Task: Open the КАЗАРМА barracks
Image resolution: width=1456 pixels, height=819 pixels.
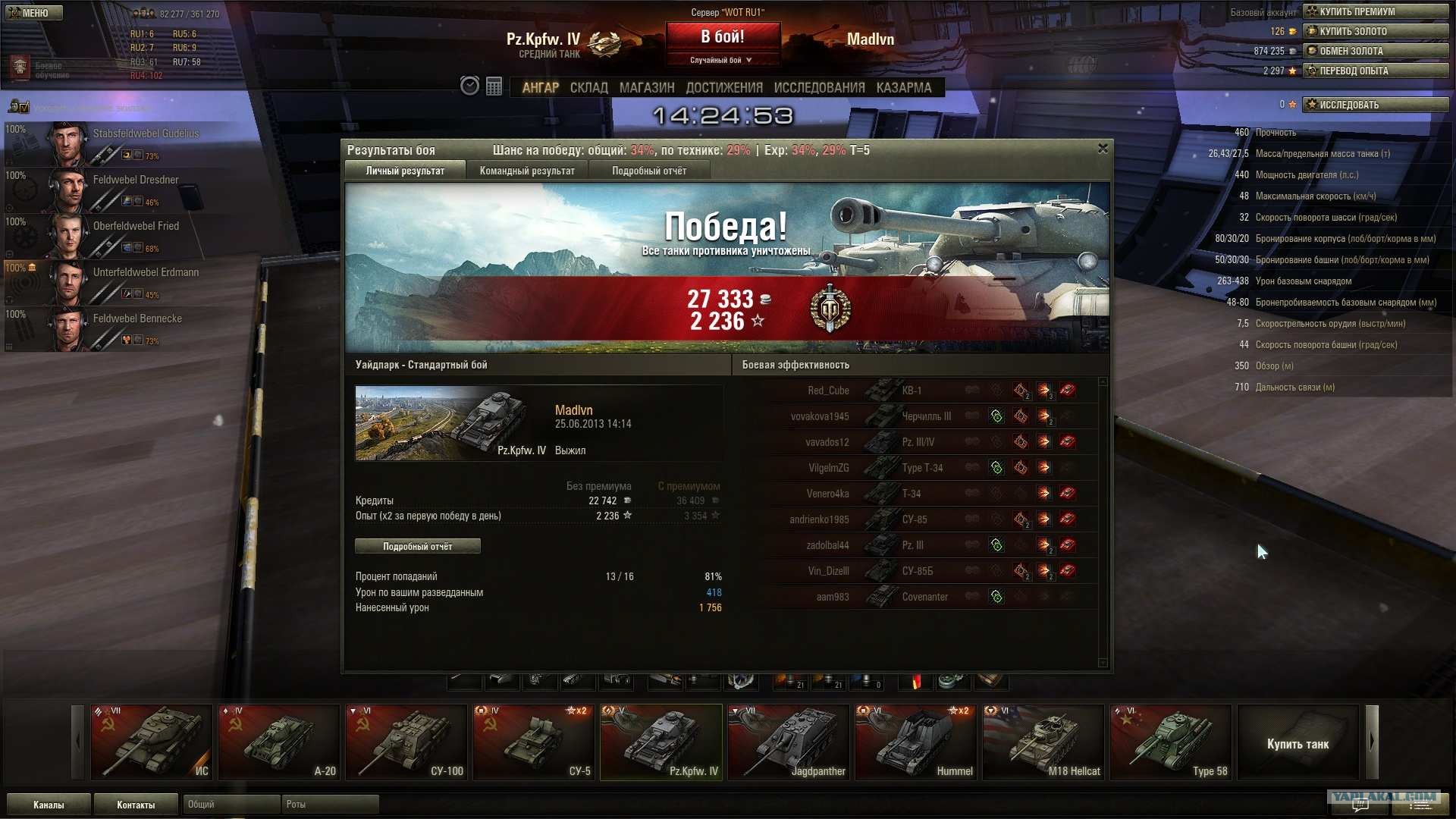Action: tap(904, 88)
